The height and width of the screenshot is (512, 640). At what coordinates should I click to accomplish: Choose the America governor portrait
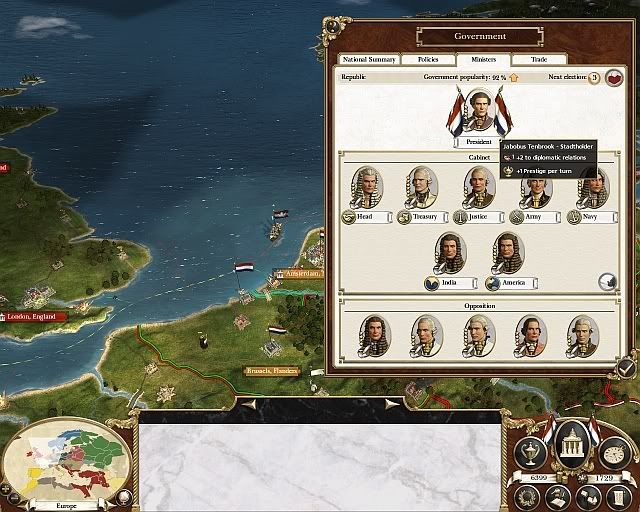pyautogui.click(x=509, y=254)
